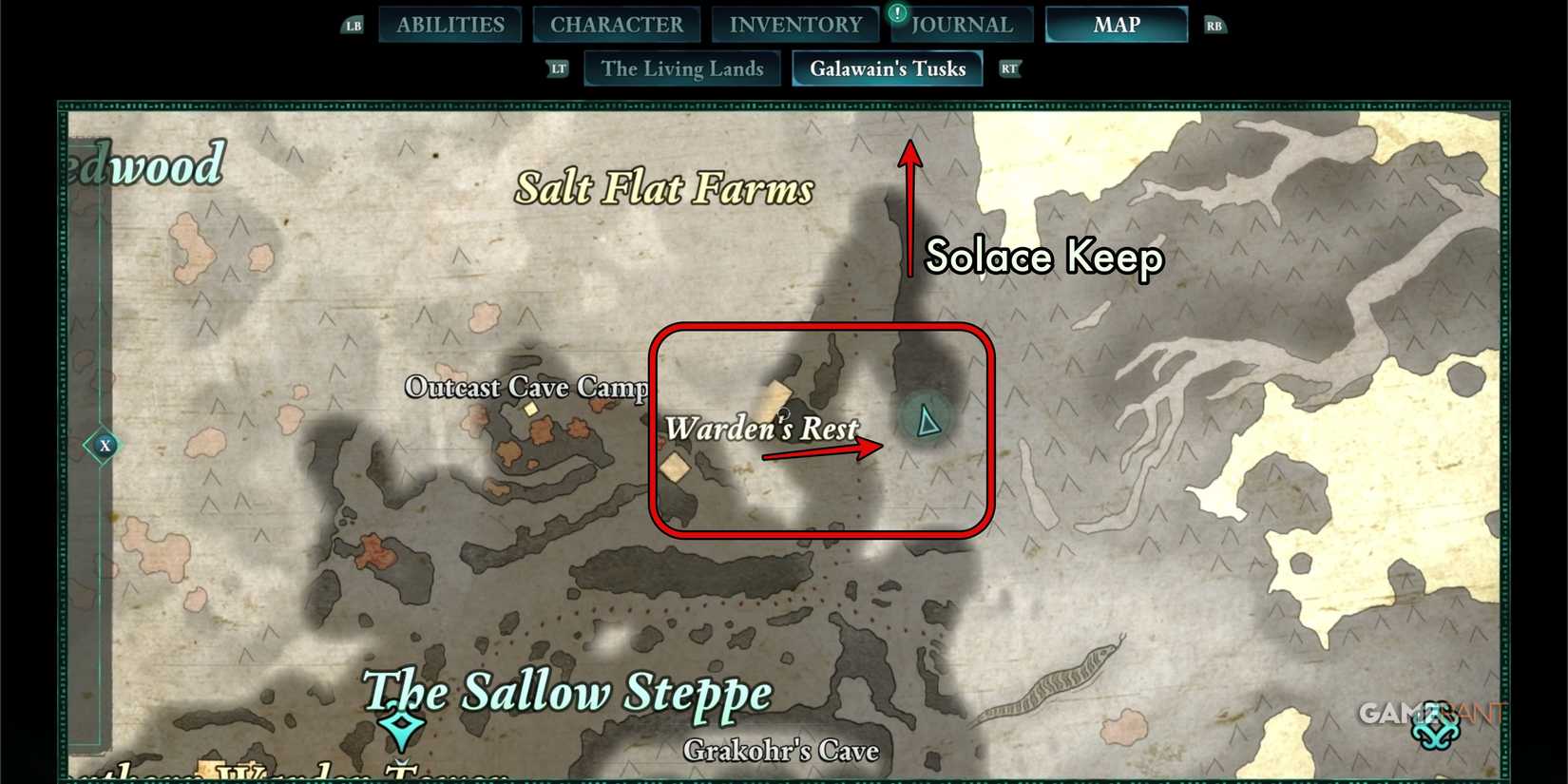Switch region forward using the RT prompt
Image resolution: width=1568 pixels, height=784 pixels.
point(1009,68)
